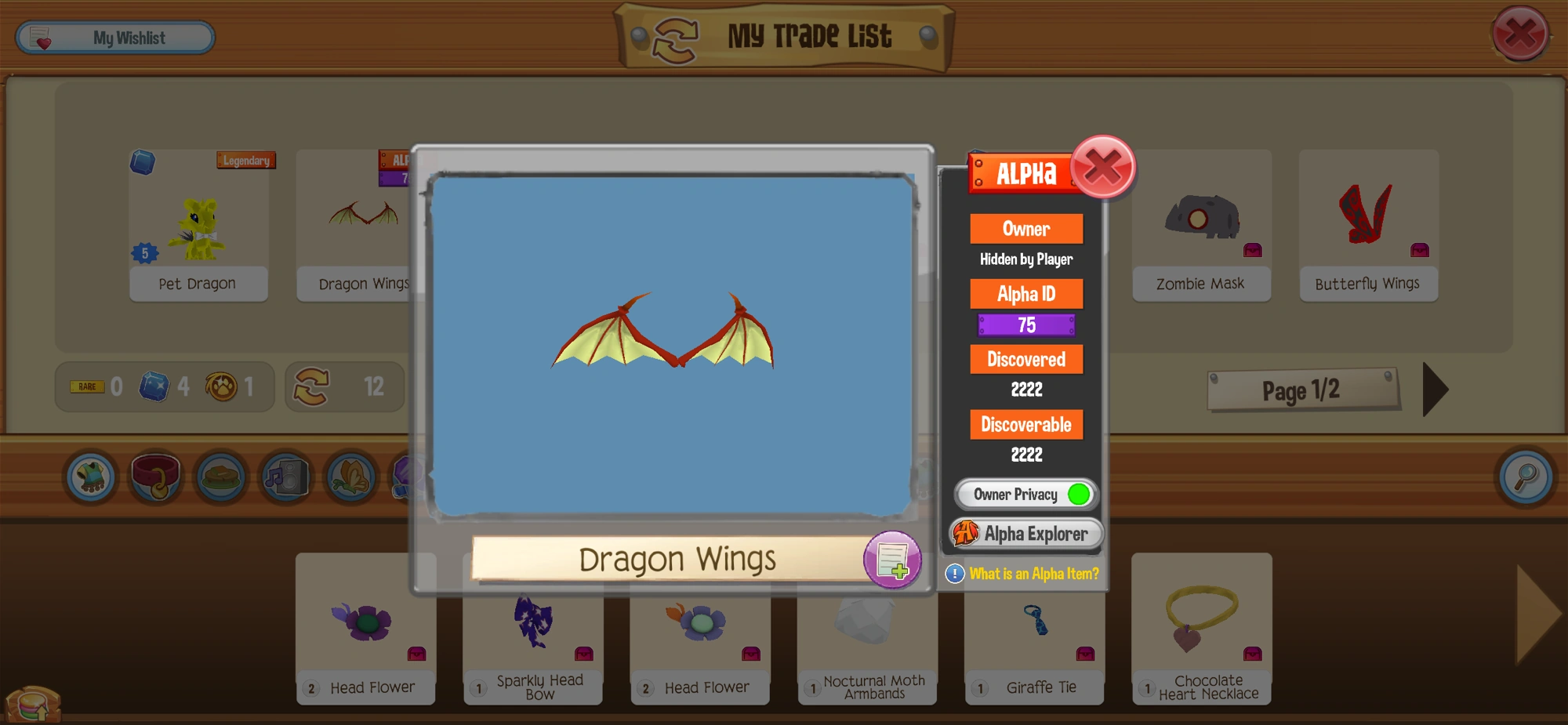Open My Wishlist
The width and height of the screenshot is (1568, 725).
point(114,36)
